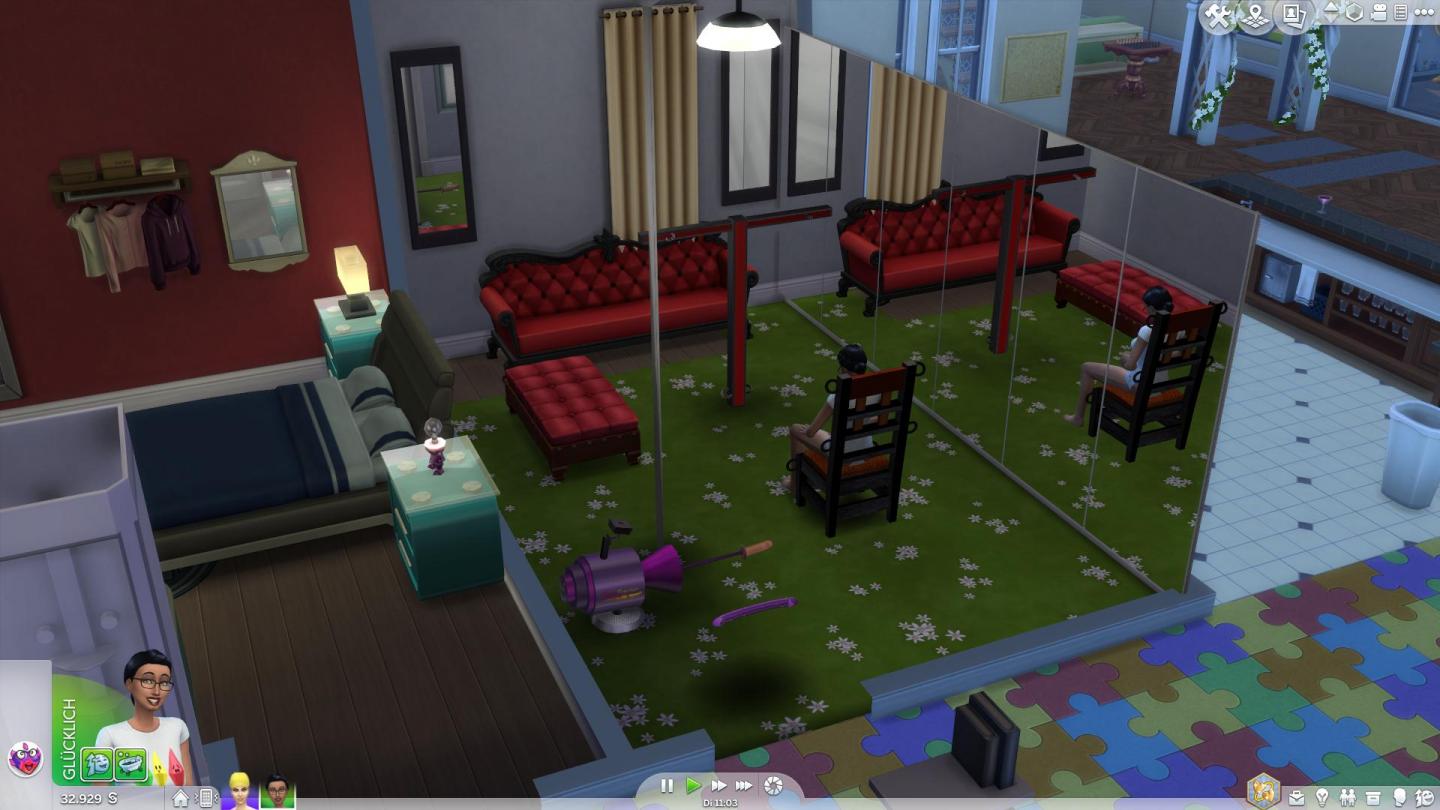1440x810 pixels.
Task: Toggle the walls view cube icon
Action: [x=1354, y=13]
